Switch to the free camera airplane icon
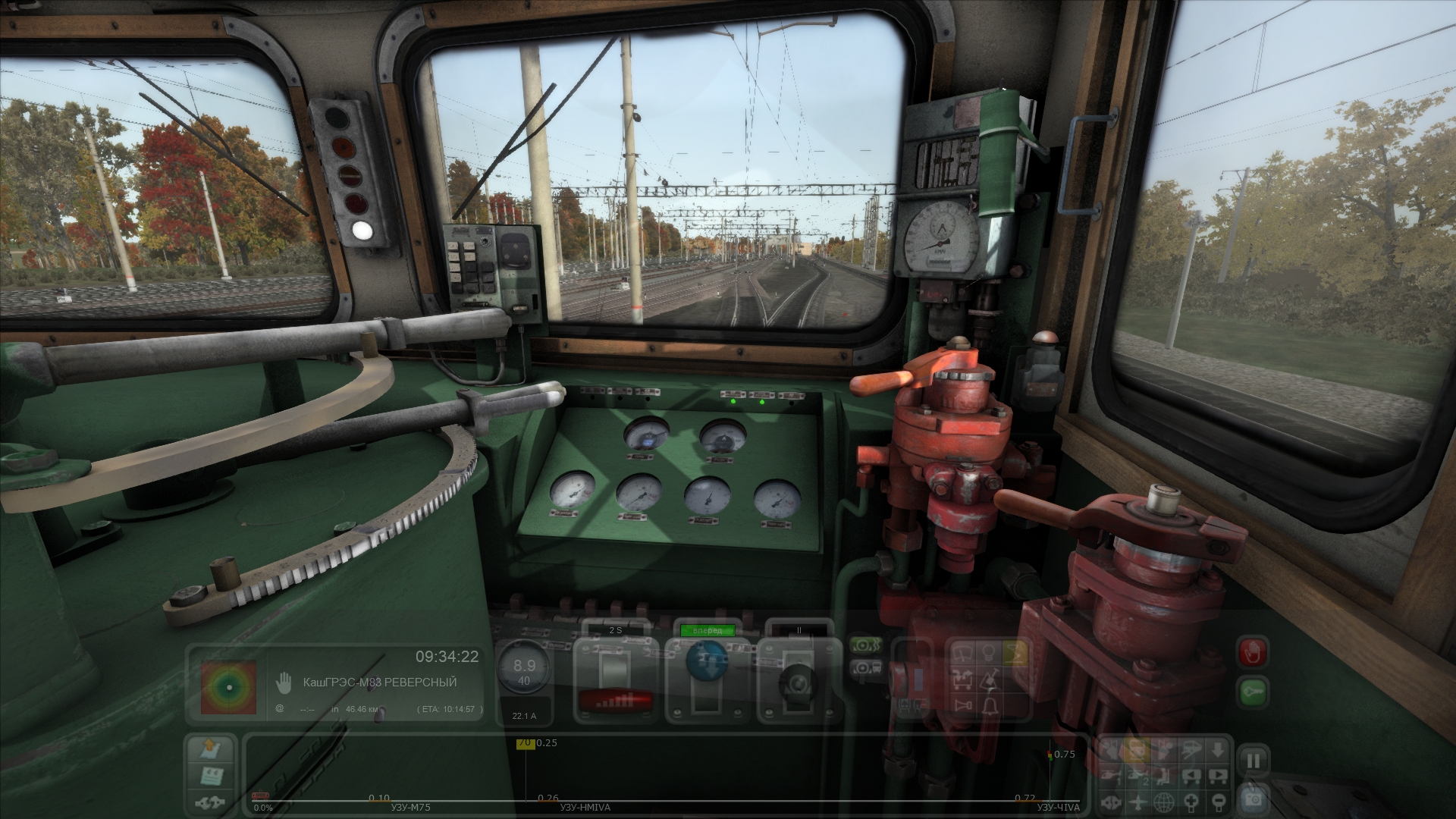This screenshot has height=819, width=1456. (x=1137, y=802)
